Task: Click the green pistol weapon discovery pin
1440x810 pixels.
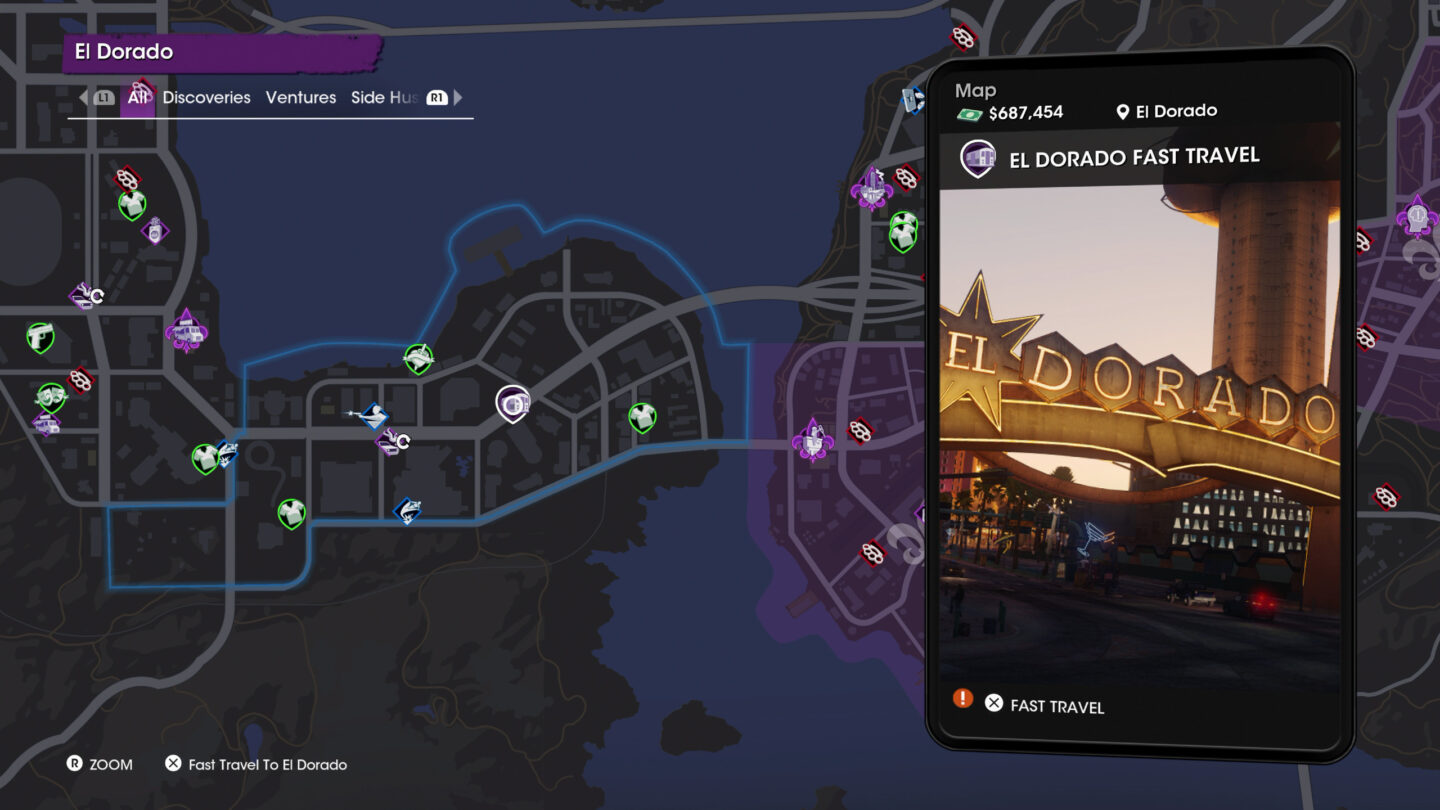Action: [38, 335]
